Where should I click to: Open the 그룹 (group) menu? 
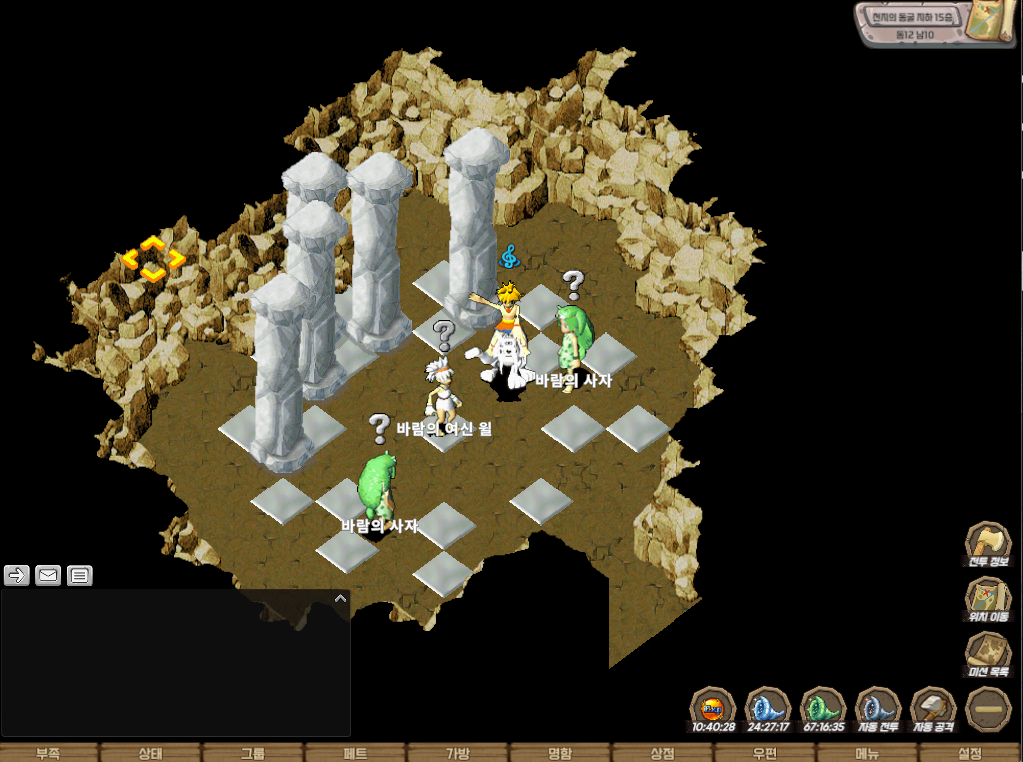[x=253, y=753]
